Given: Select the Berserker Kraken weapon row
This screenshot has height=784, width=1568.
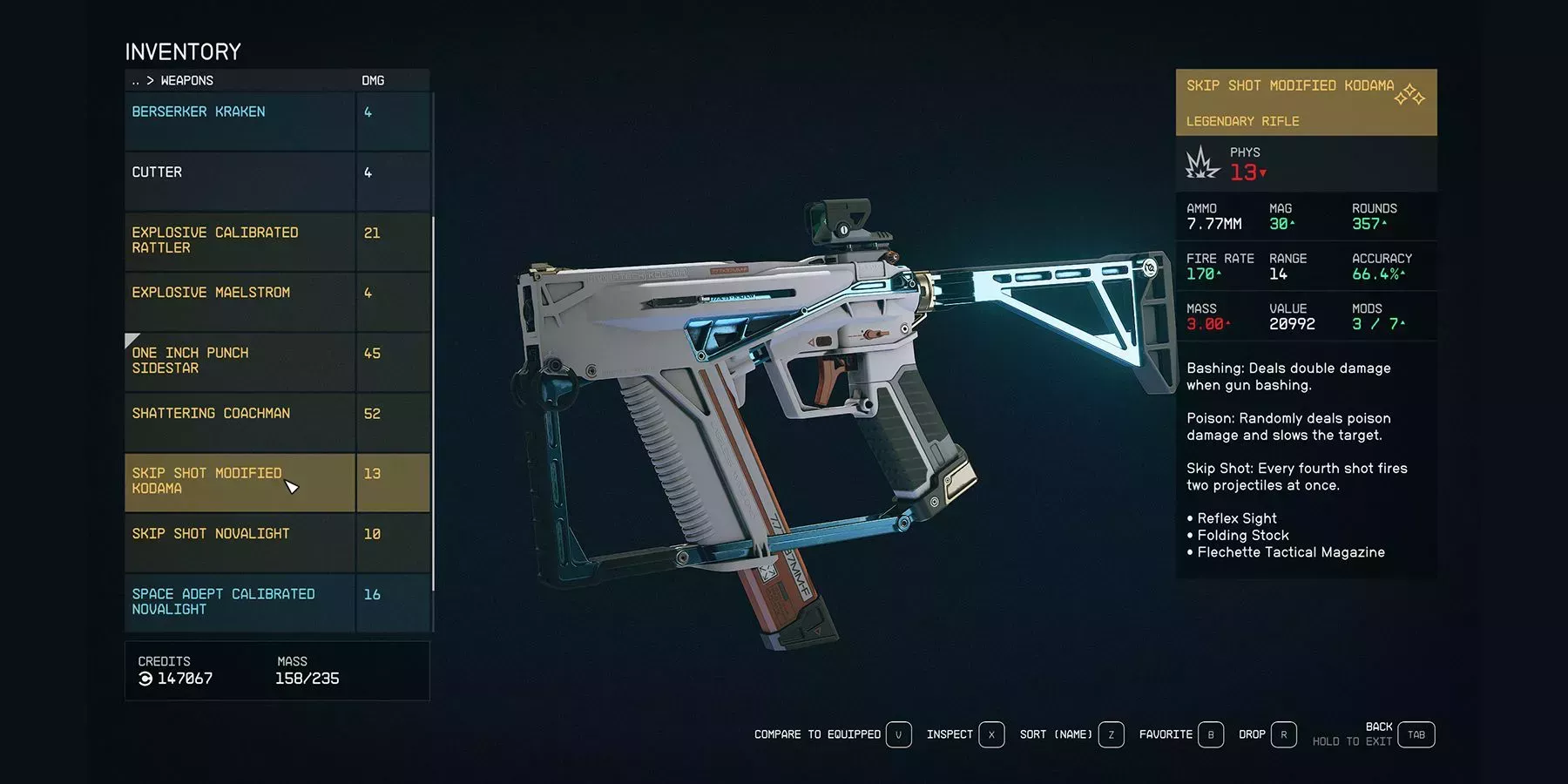Looking at the screenshot, I should click(240, 121).
